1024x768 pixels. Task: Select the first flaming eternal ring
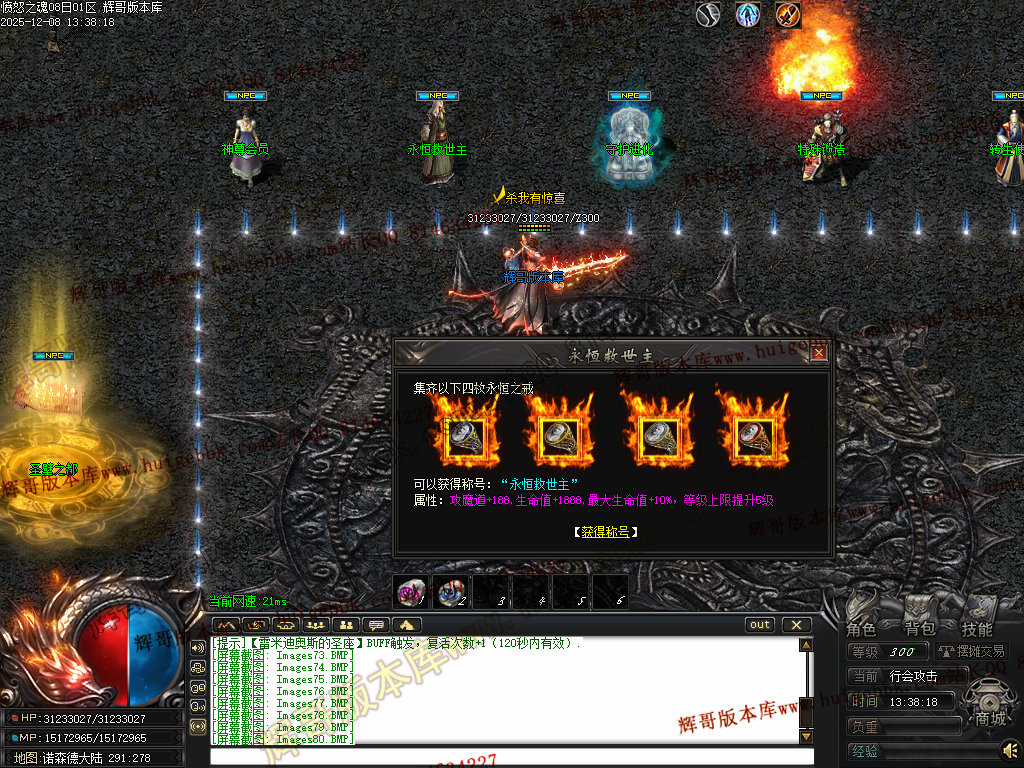pyautogui.click(x=464, y=433)
